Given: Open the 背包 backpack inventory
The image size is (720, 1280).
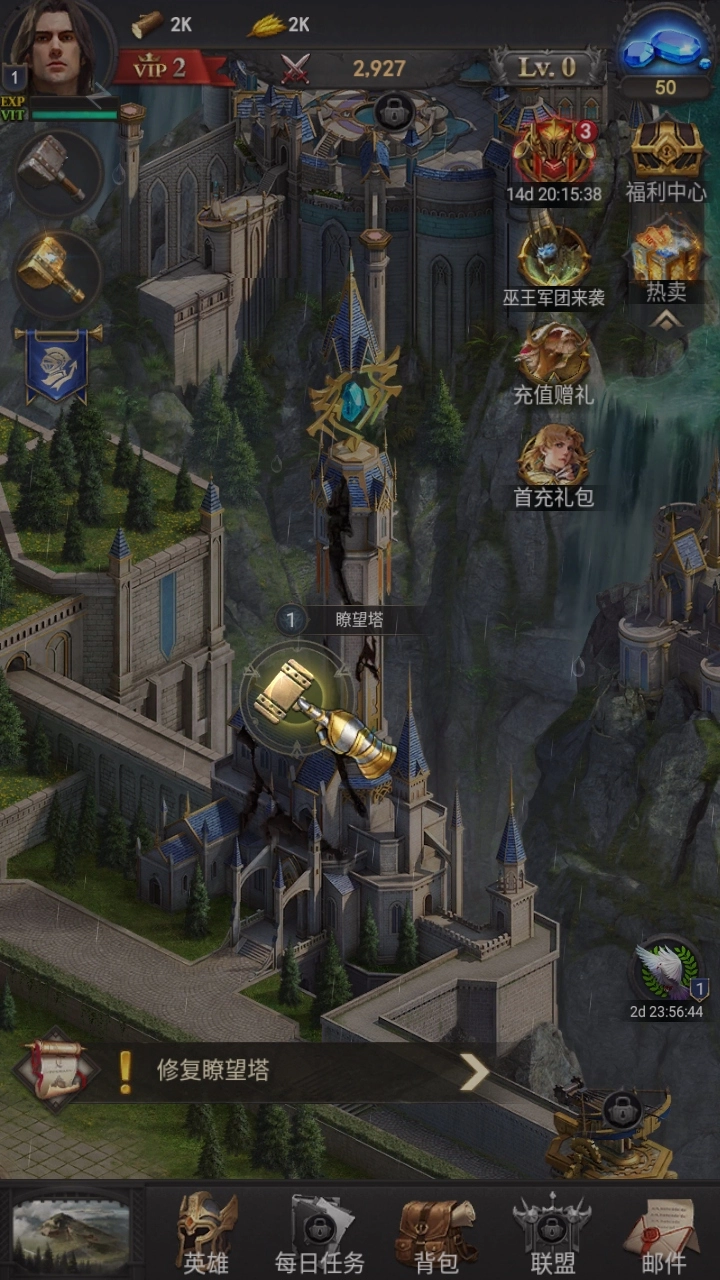Looking at the screenshot, I should click(436, 1234).
